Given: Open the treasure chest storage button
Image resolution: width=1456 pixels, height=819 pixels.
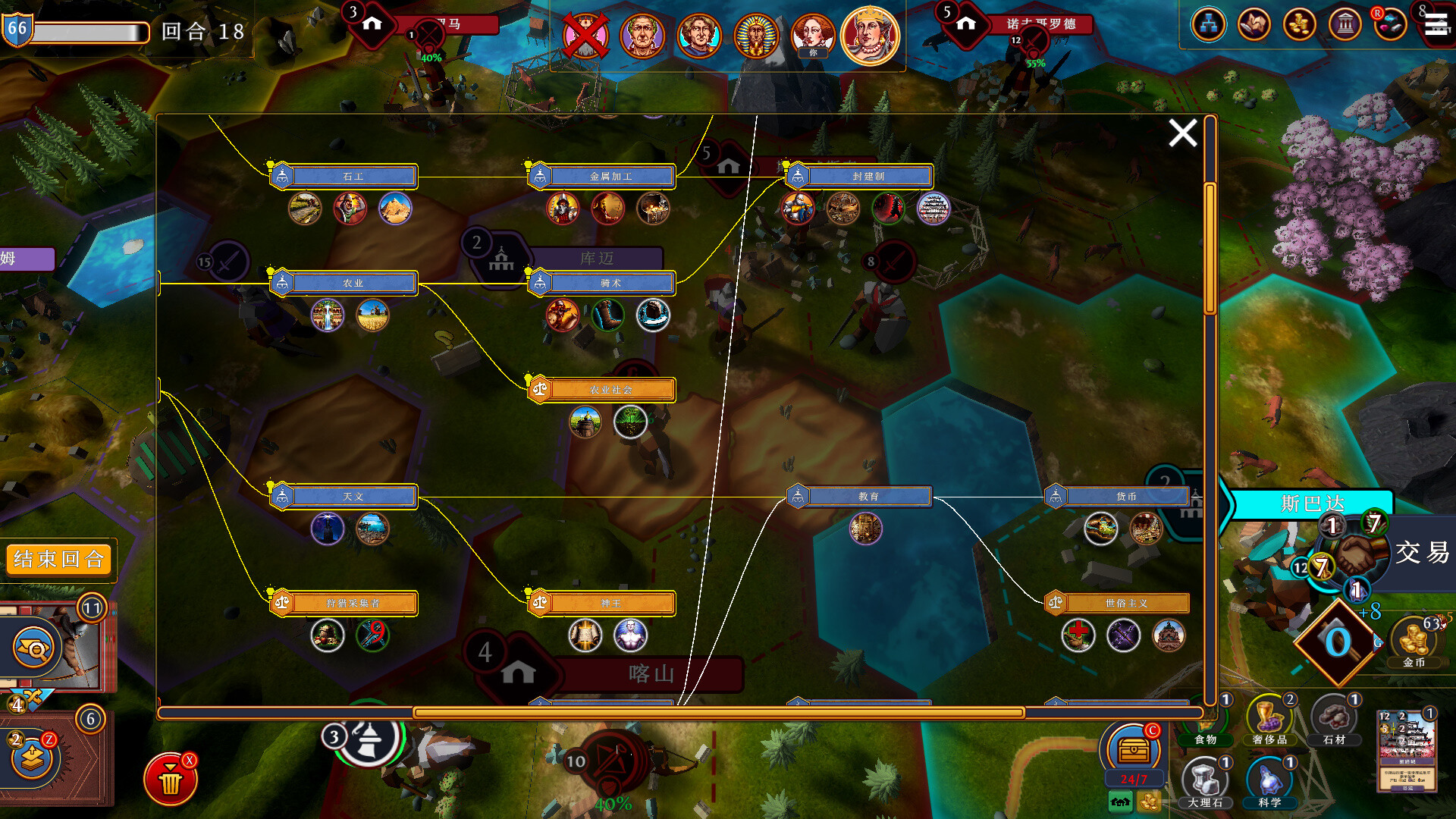Looking at the screenshot, I should (1133, 750).
